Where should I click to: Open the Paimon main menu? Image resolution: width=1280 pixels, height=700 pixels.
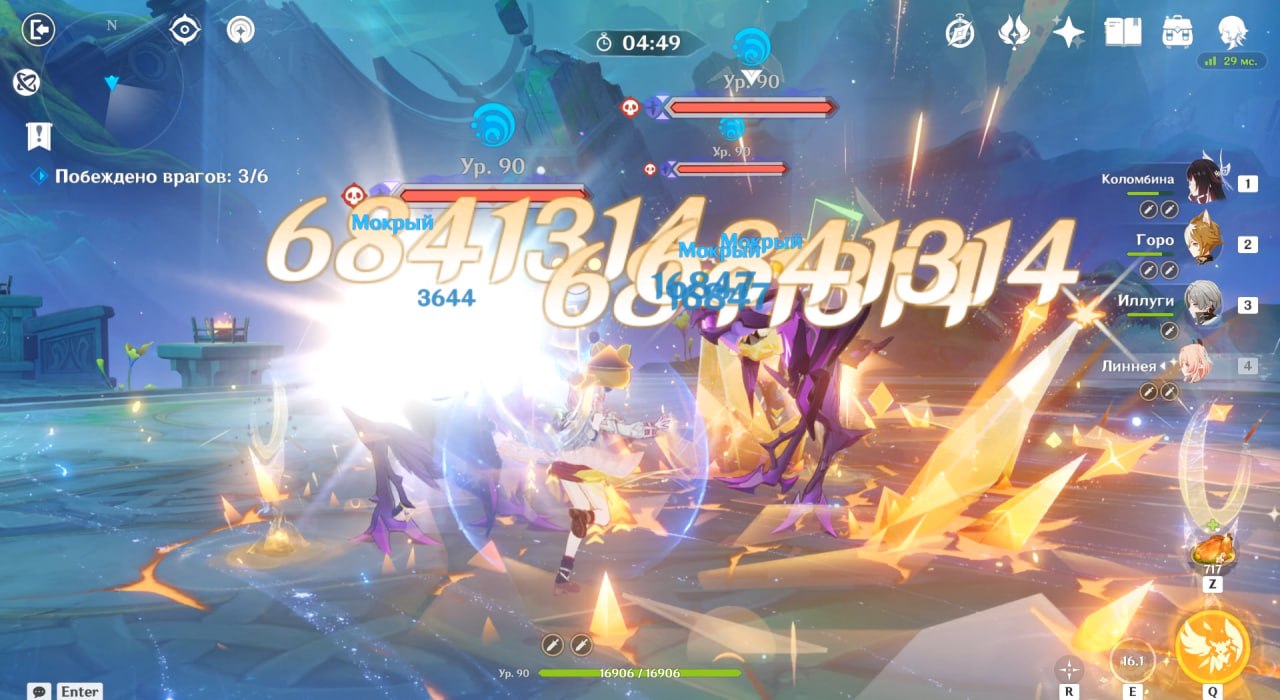(x=1230, y=33)
